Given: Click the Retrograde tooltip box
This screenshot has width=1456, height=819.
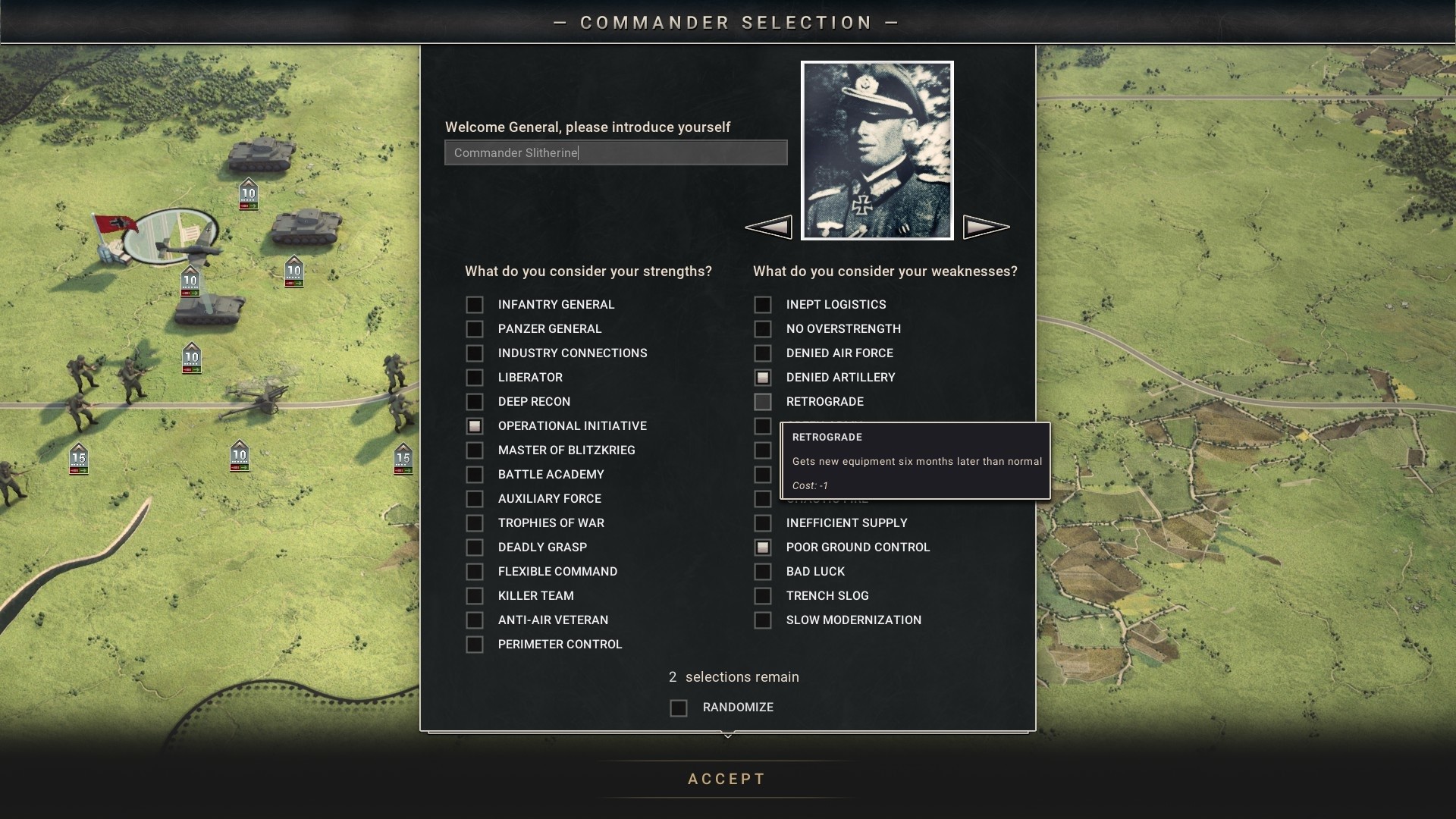Looking at the screenshot, I should [x=915, y=460].
